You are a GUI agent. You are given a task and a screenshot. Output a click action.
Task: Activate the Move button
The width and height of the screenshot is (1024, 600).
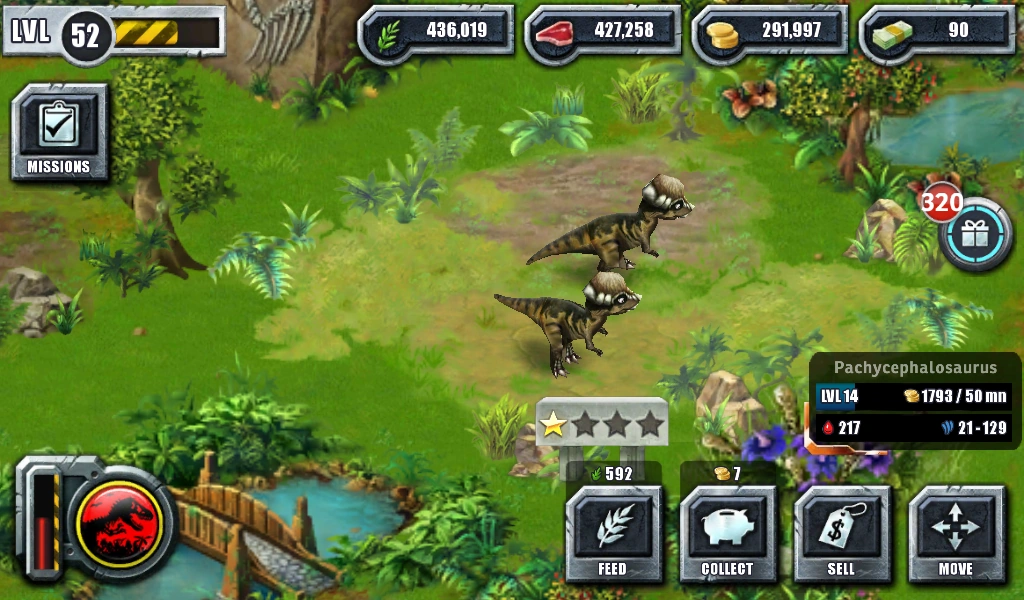(955, 534)
